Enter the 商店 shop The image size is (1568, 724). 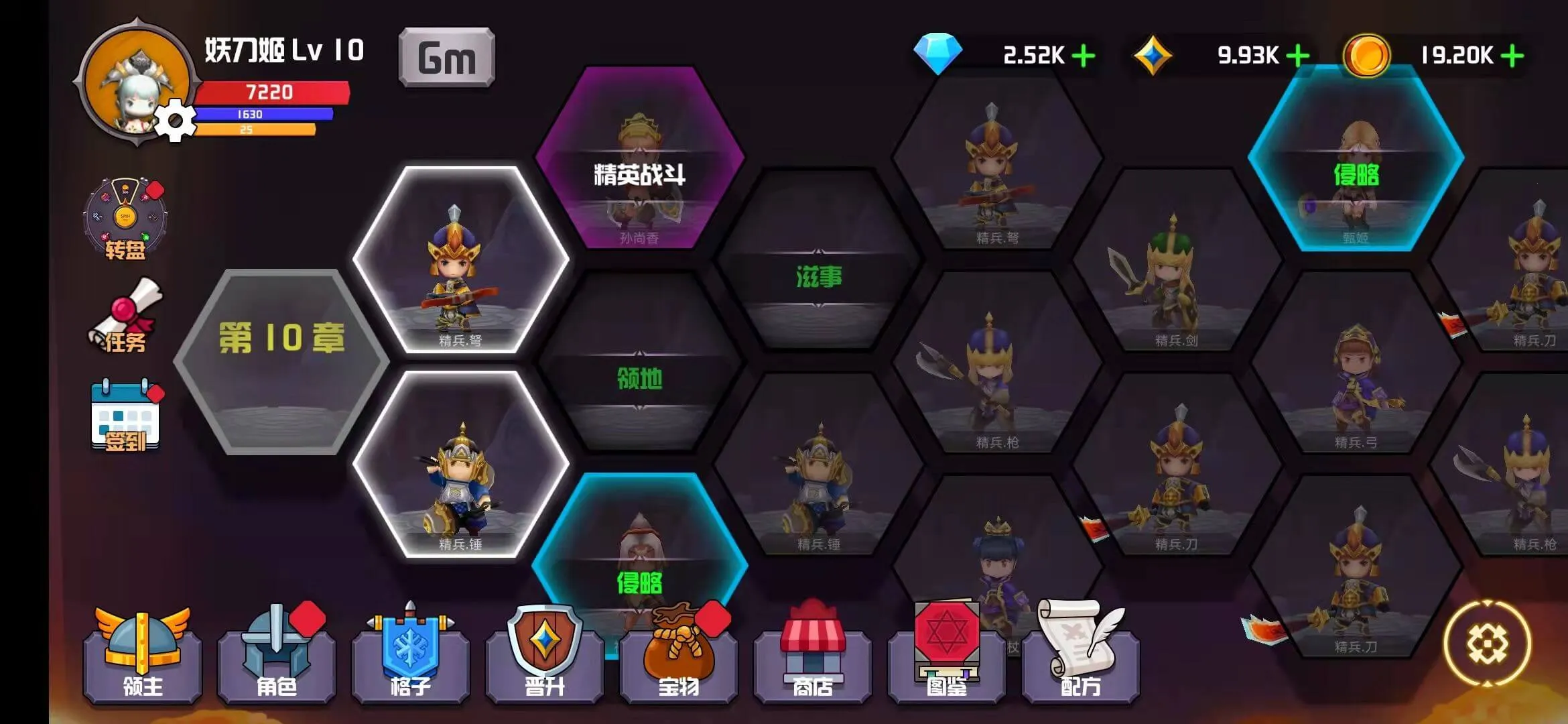(812, 657)
